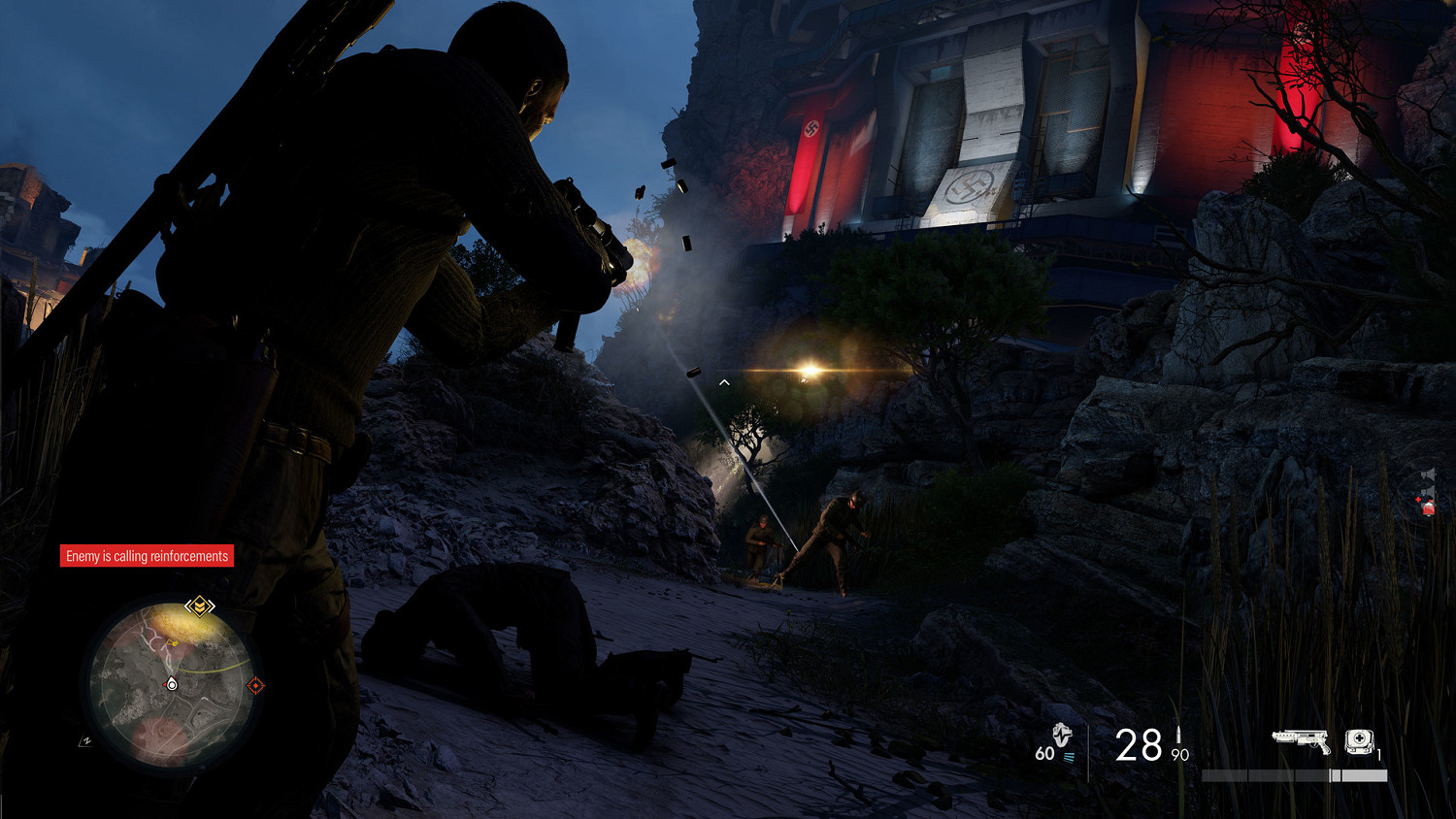Viewport: 1456px width, 819px height.
Task: Click the bullet icon next to ammo count
Action: pyautogui.click(x=1178, y=736)
